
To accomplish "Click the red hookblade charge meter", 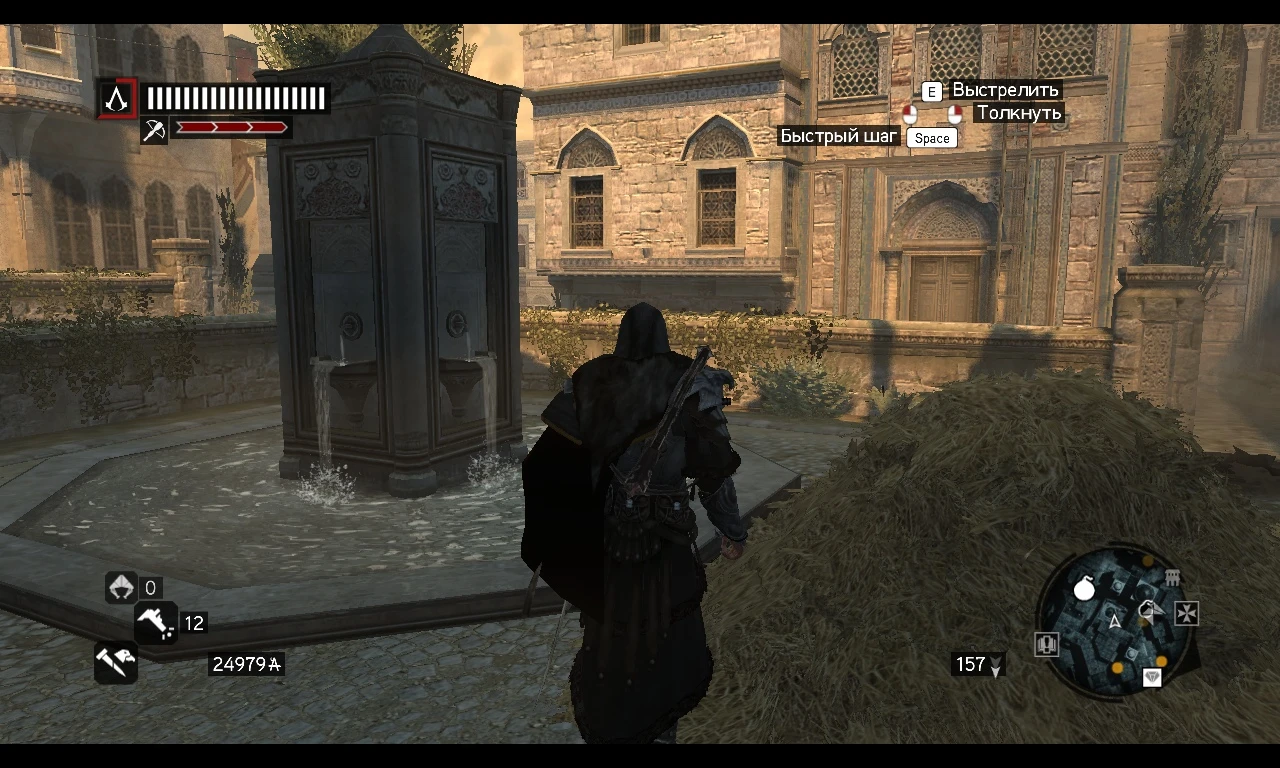I will coord(232,127).
